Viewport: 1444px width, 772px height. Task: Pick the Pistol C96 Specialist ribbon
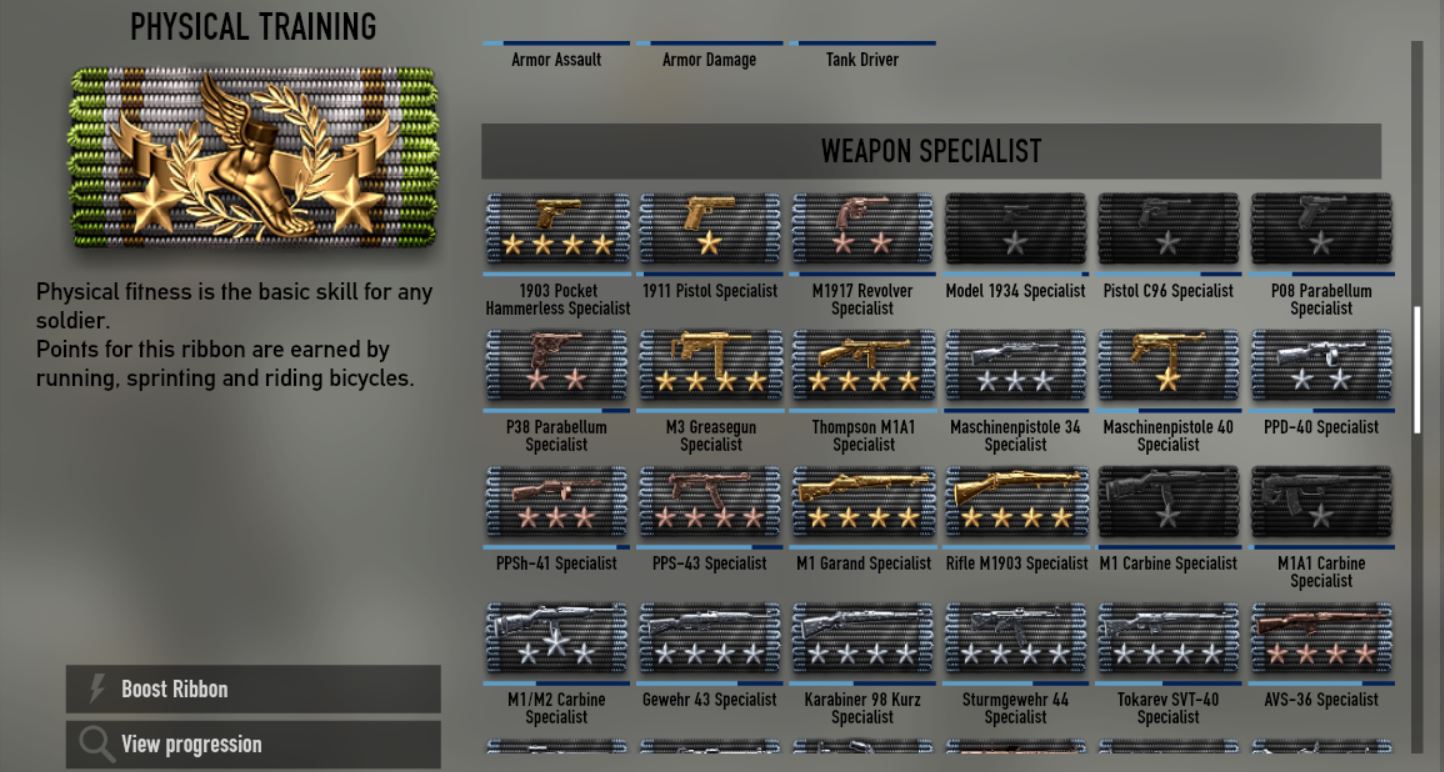[1168, 230]
